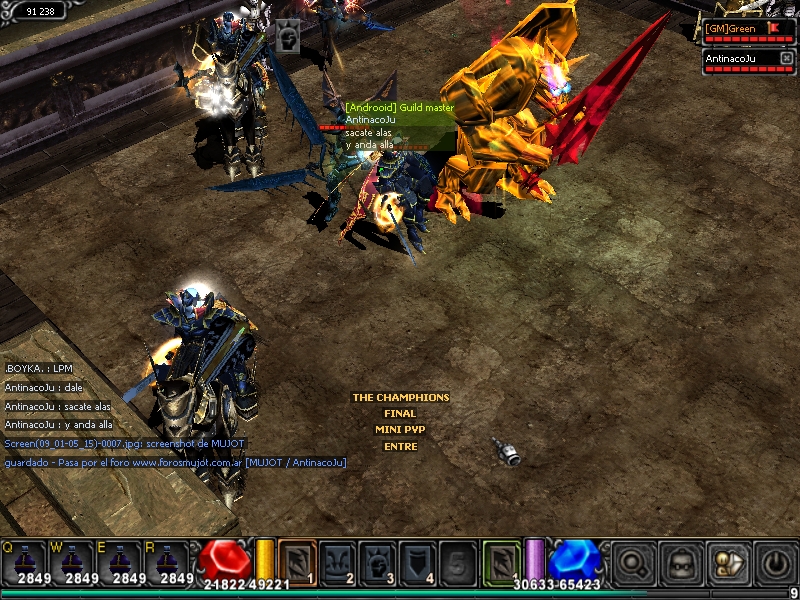Use the potion in the W slot

pos(72,562)
